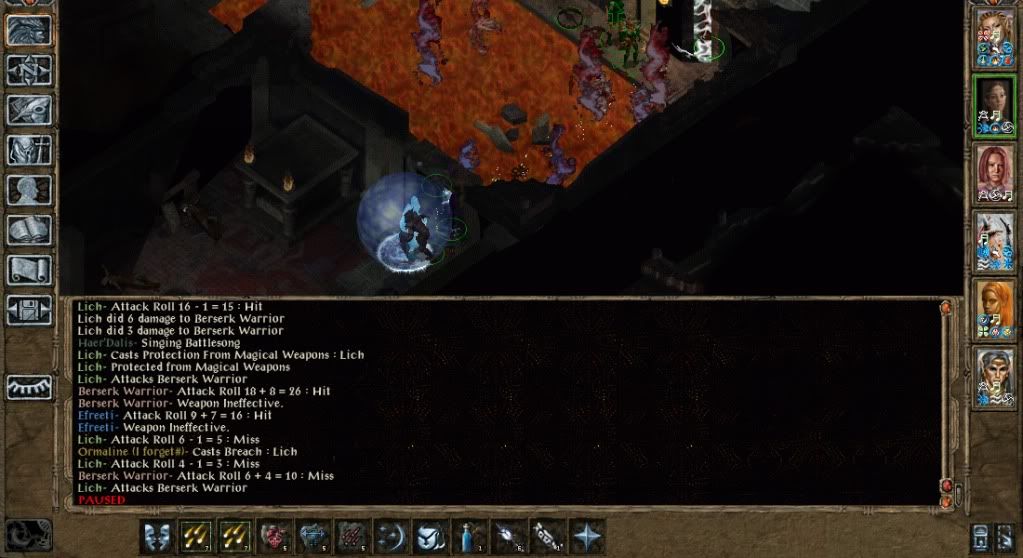Open the mage spellbook (open book icon)

[30, 230]
